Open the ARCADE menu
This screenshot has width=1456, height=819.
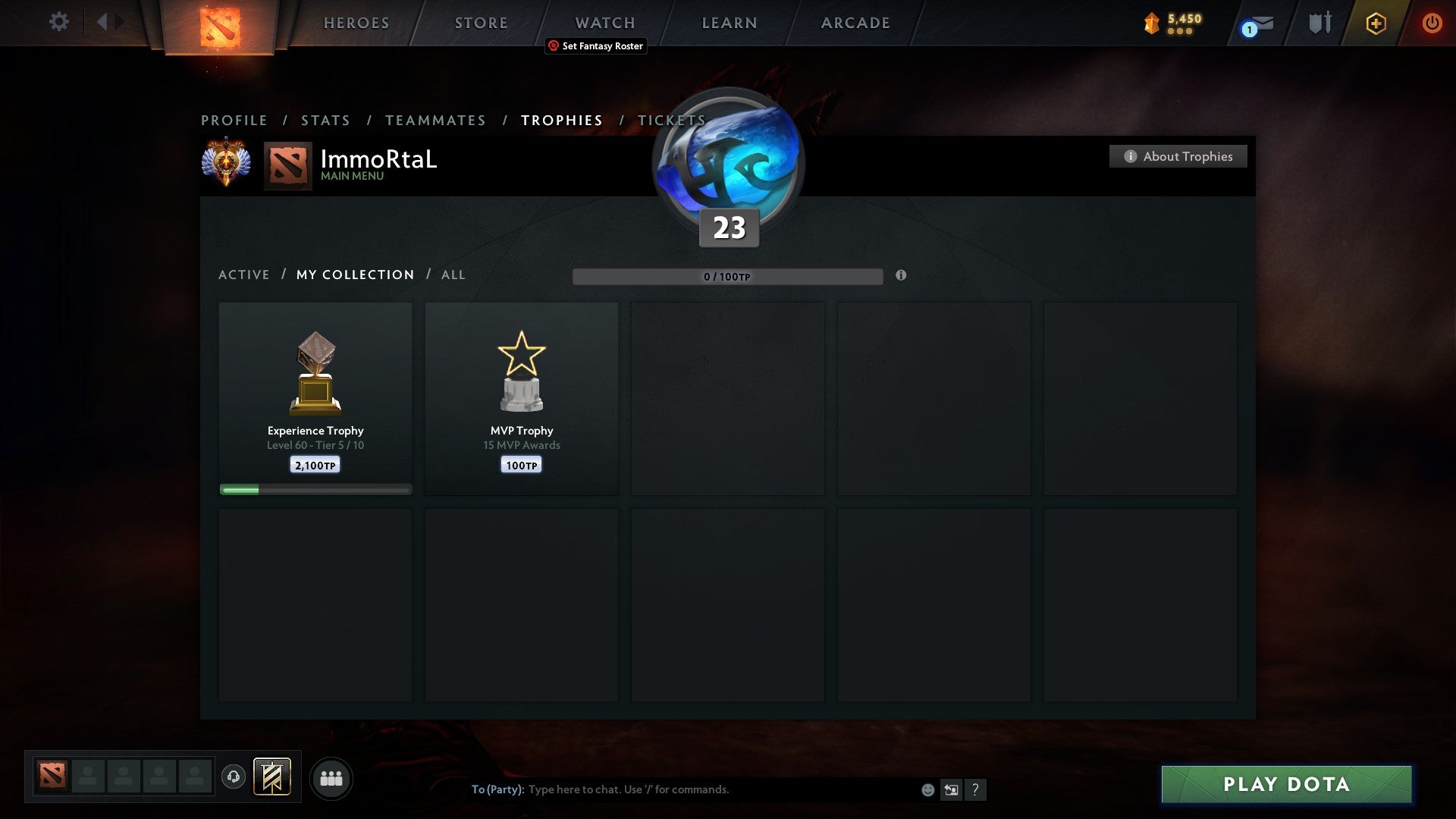(x=854, y=22)
